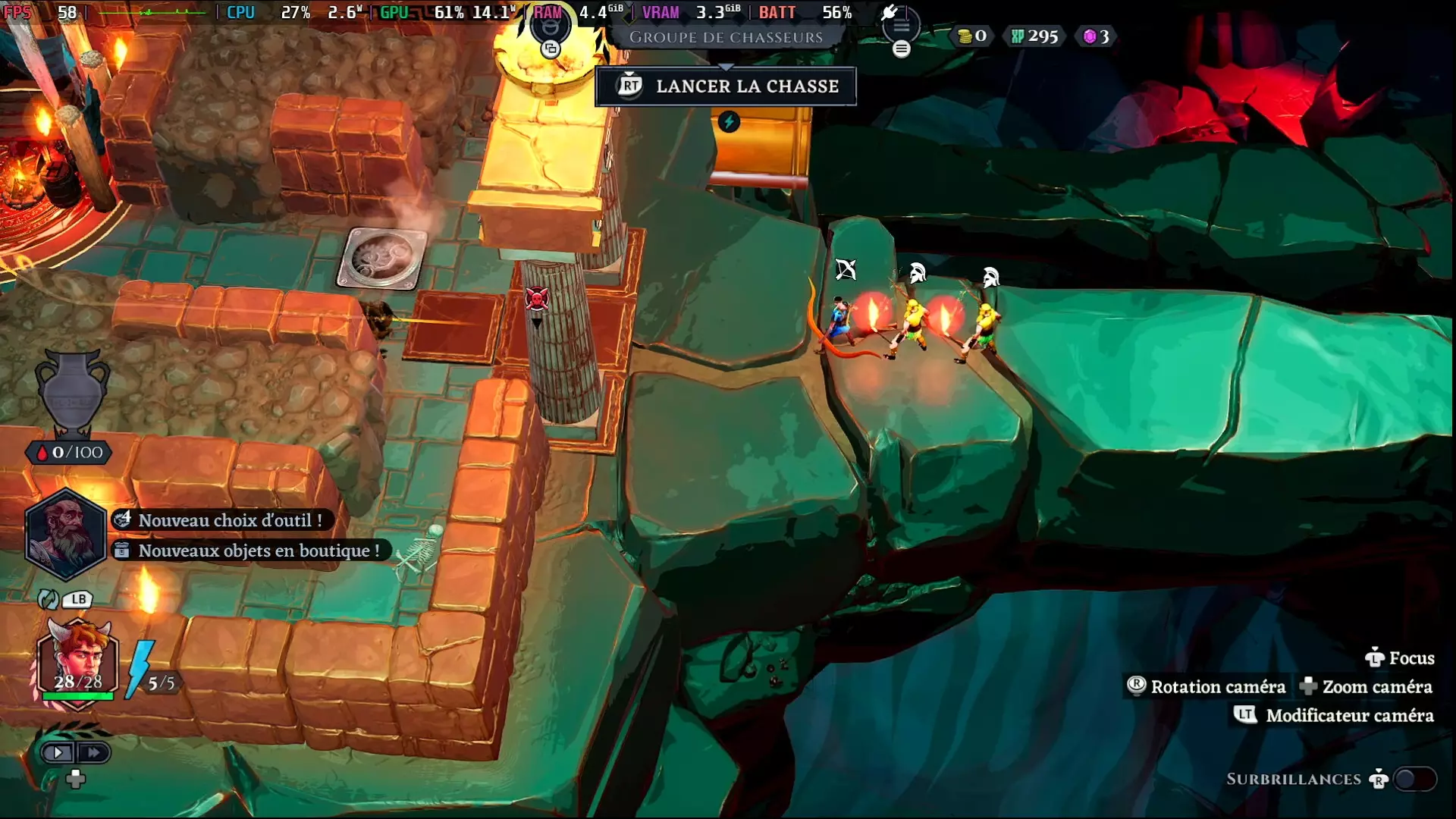Click the normal speed play button

(58, 752)
